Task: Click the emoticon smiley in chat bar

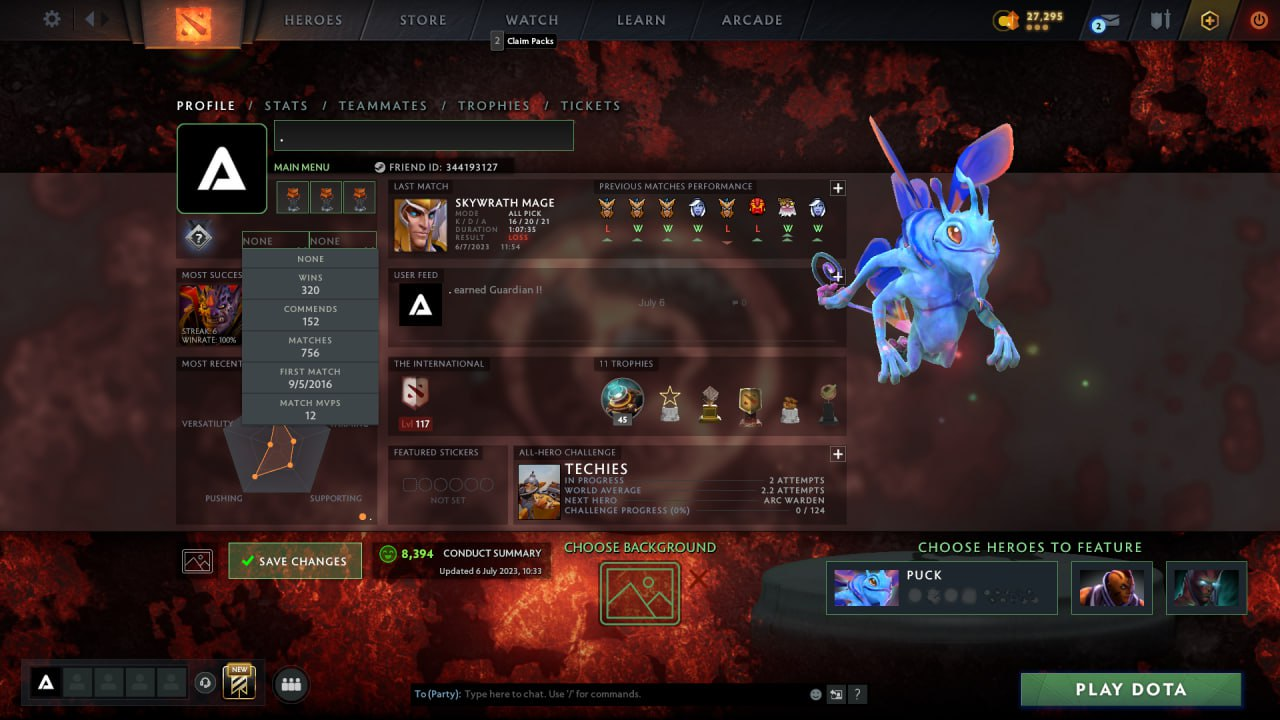Action: tap(815, 693)
